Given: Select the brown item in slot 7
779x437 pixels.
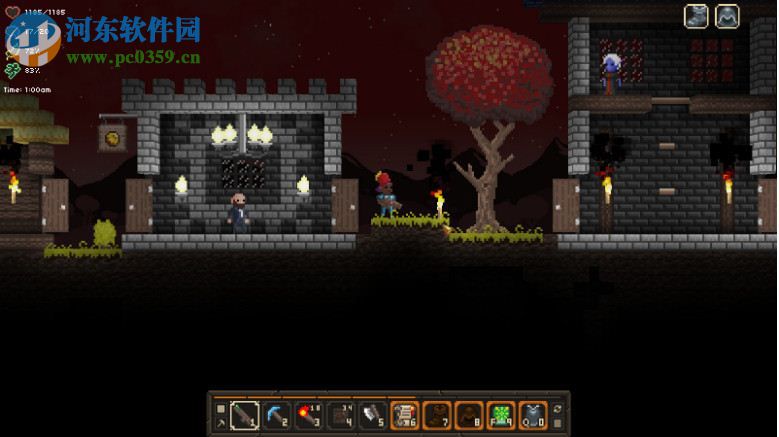Looking at the screenshot, I should (437, 414).
